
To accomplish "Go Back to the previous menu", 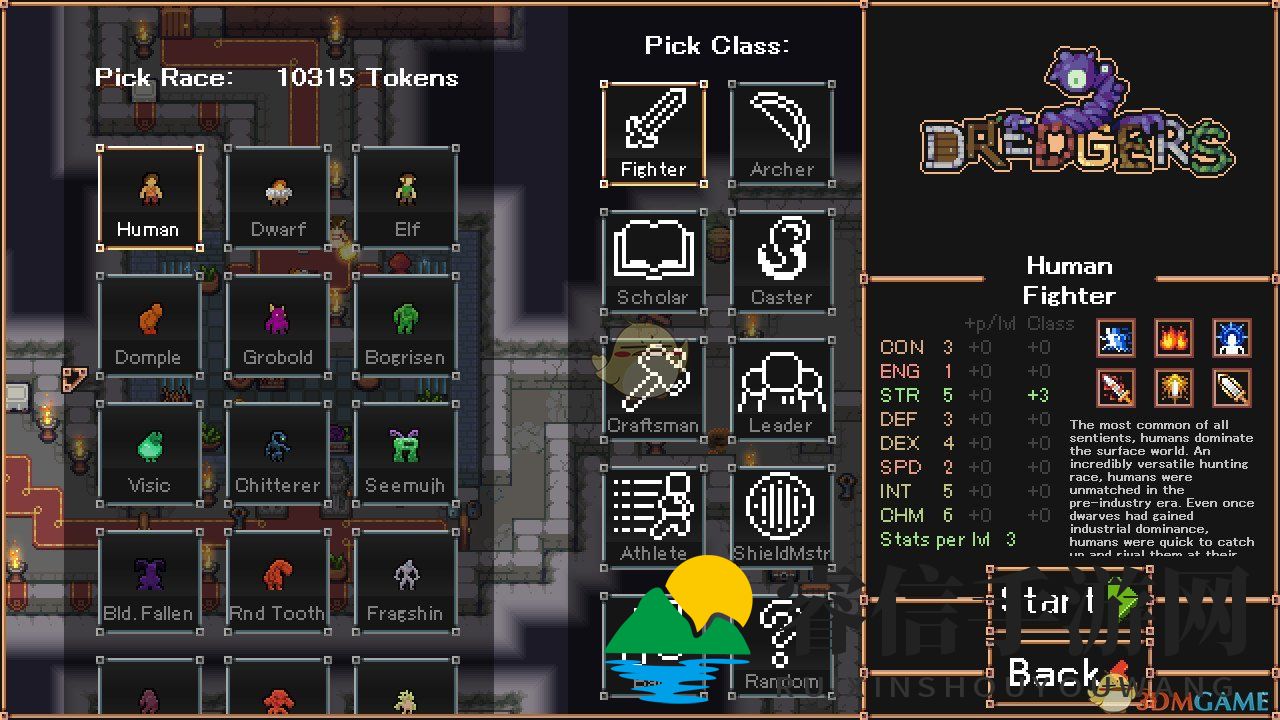I will coord(1068,673).
